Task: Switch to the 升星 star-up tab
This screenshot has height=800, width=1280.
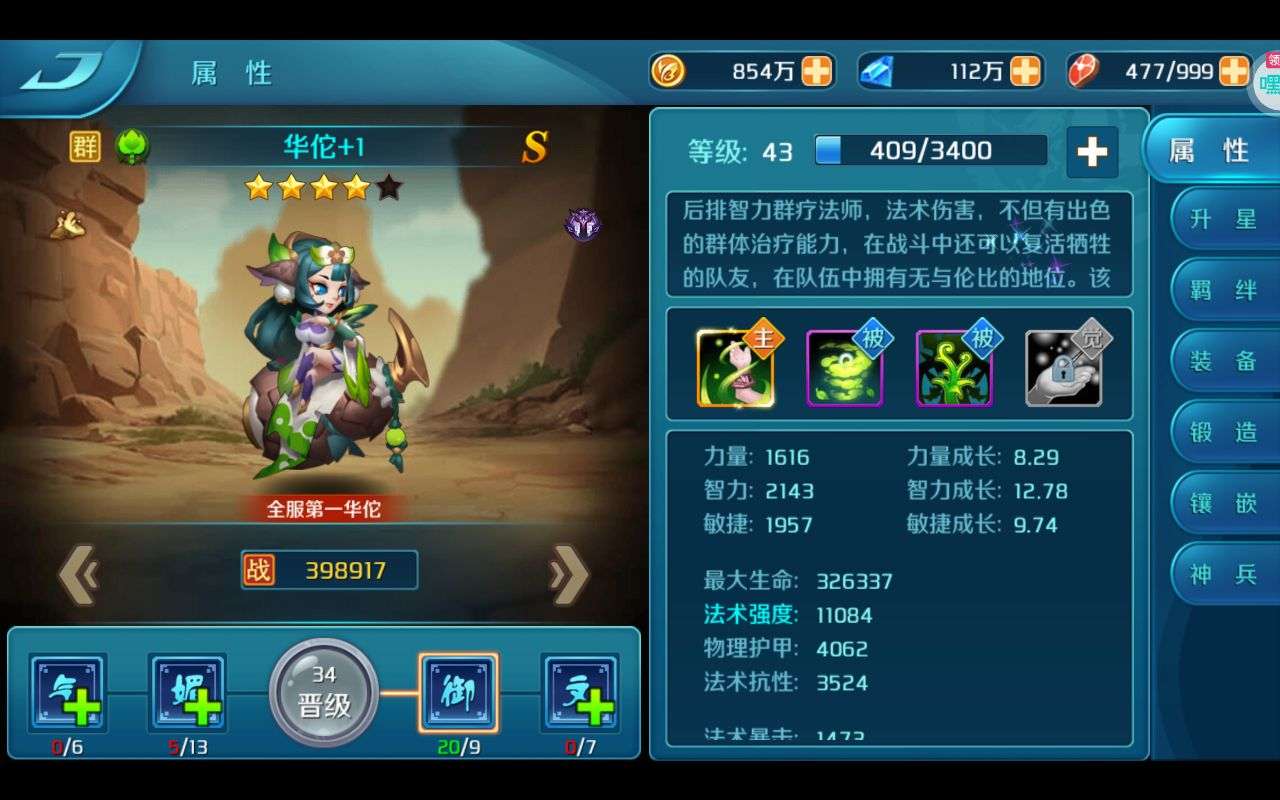Action: 1223,220
